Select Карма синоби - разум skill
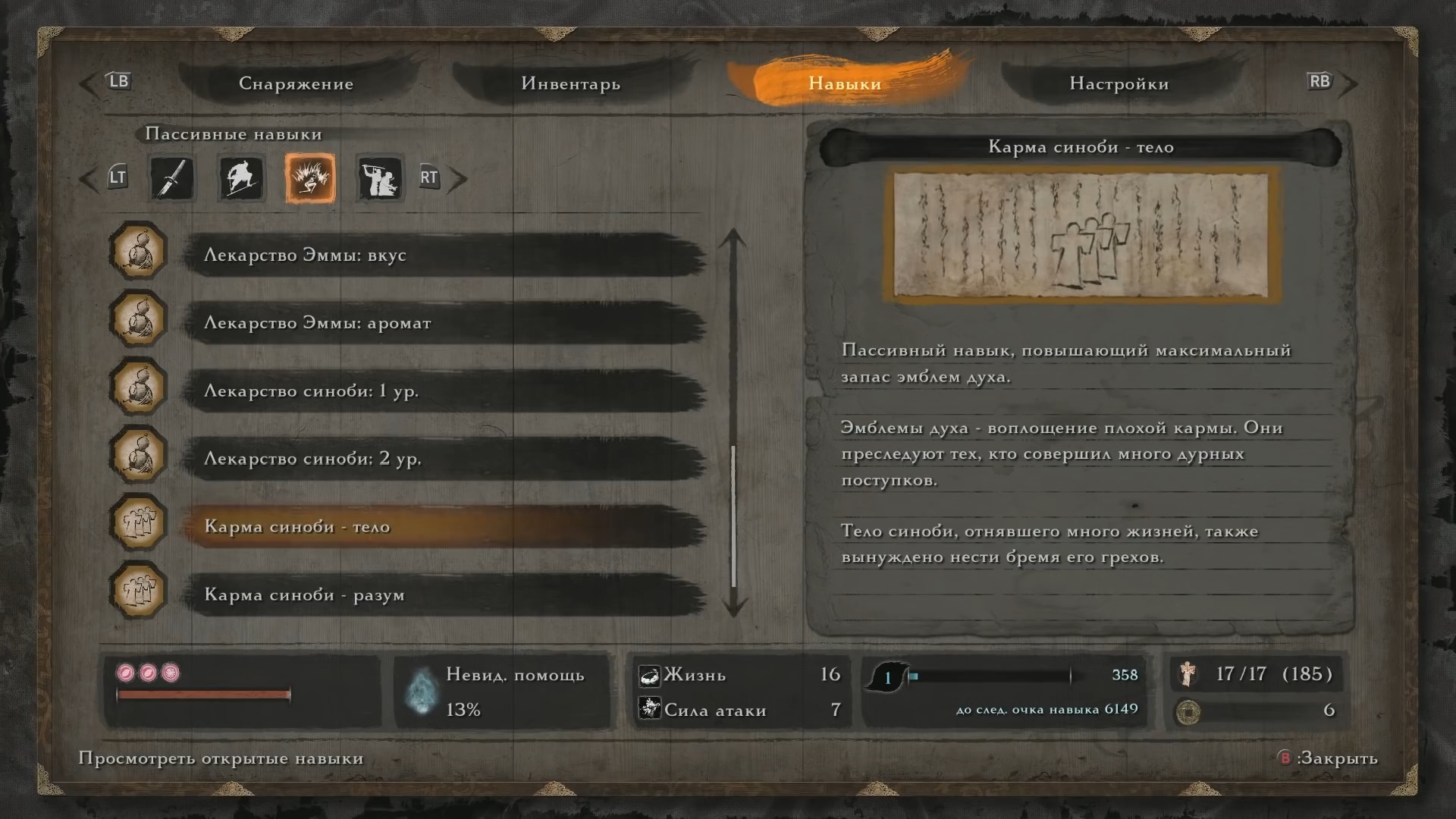Screen dimensions: 1456x819 point(444,595)
